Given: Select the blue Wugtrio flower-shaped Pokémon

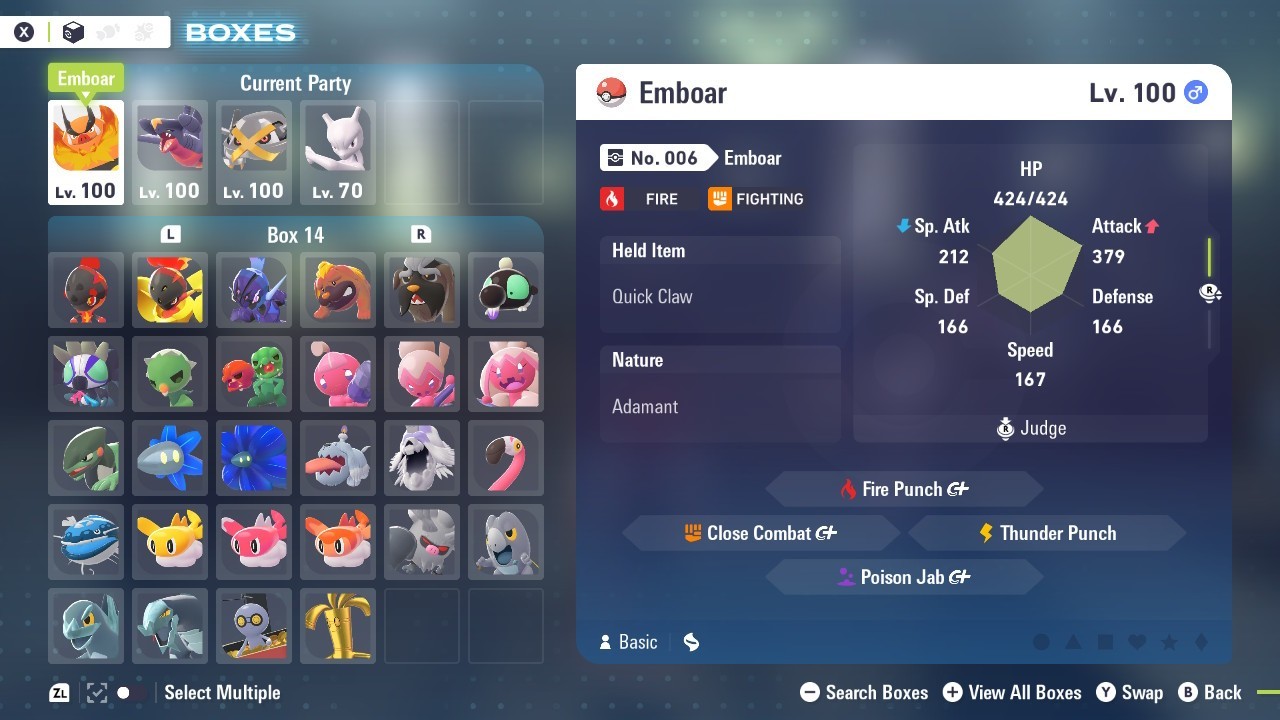Looking at the screenshot, I should point(254,458).
